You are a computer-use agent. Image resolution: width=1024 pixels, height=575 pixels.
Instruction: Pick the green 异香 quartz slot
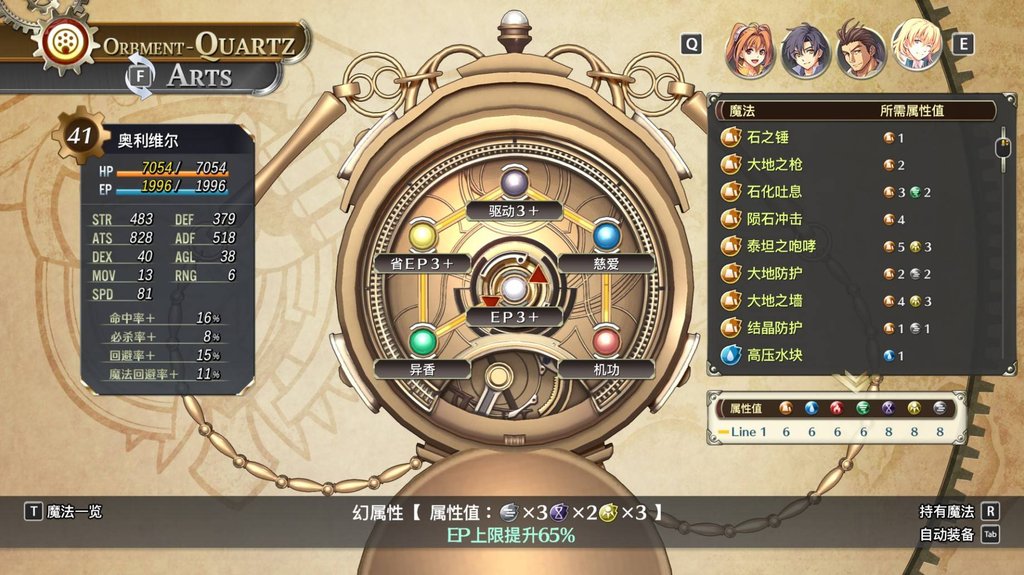(x=422, y=342)
